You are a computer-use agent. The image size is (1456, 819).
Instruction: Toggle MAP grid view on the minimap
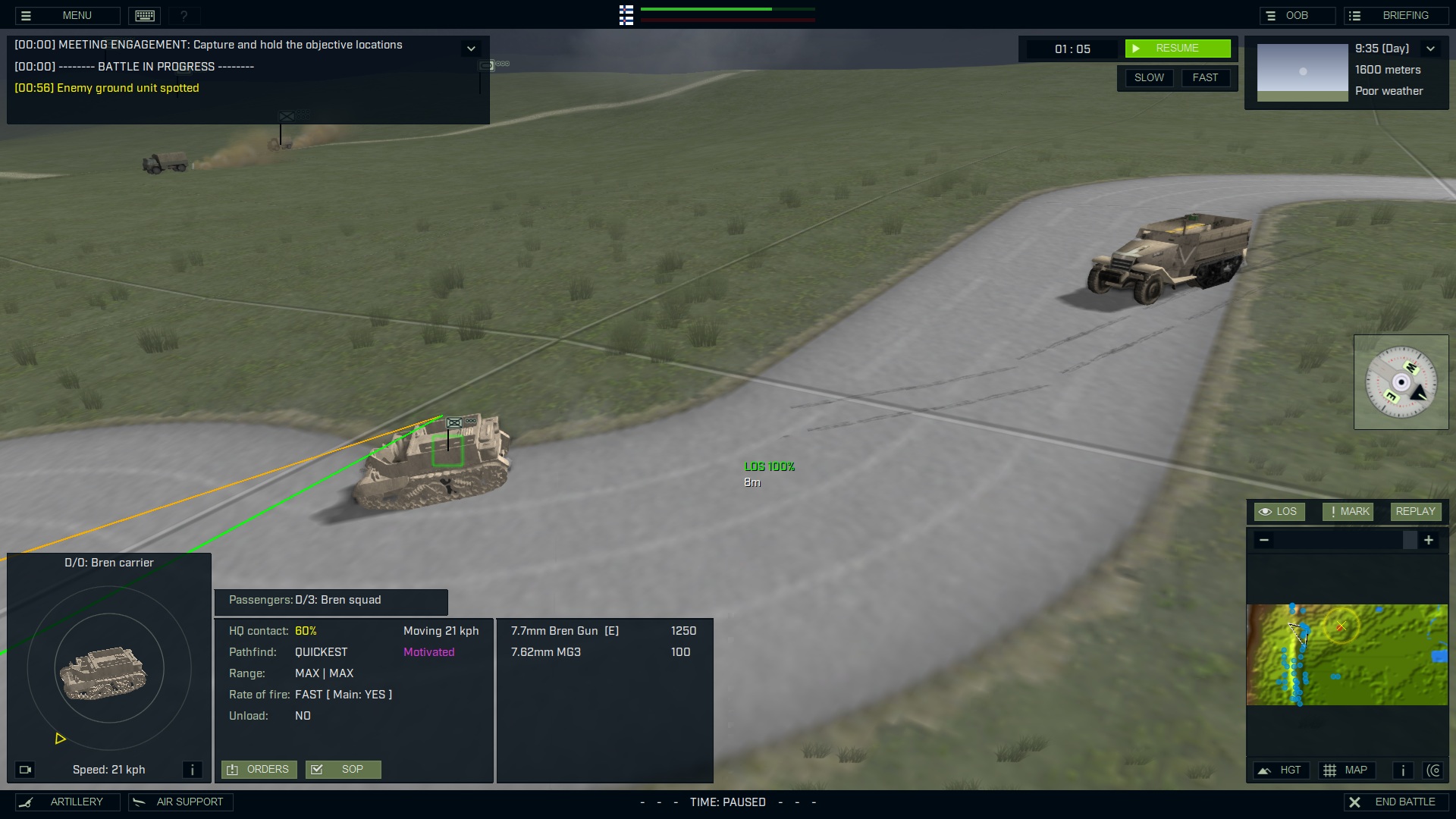(x=1348, y=770)
